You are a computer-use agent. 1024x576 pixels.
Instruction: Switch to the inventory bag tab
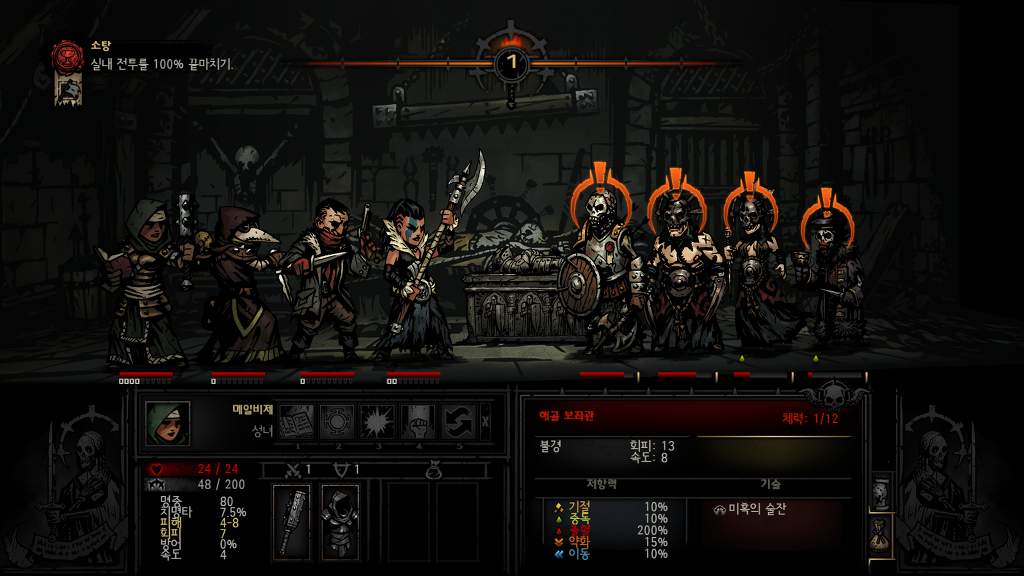[881, 534]
